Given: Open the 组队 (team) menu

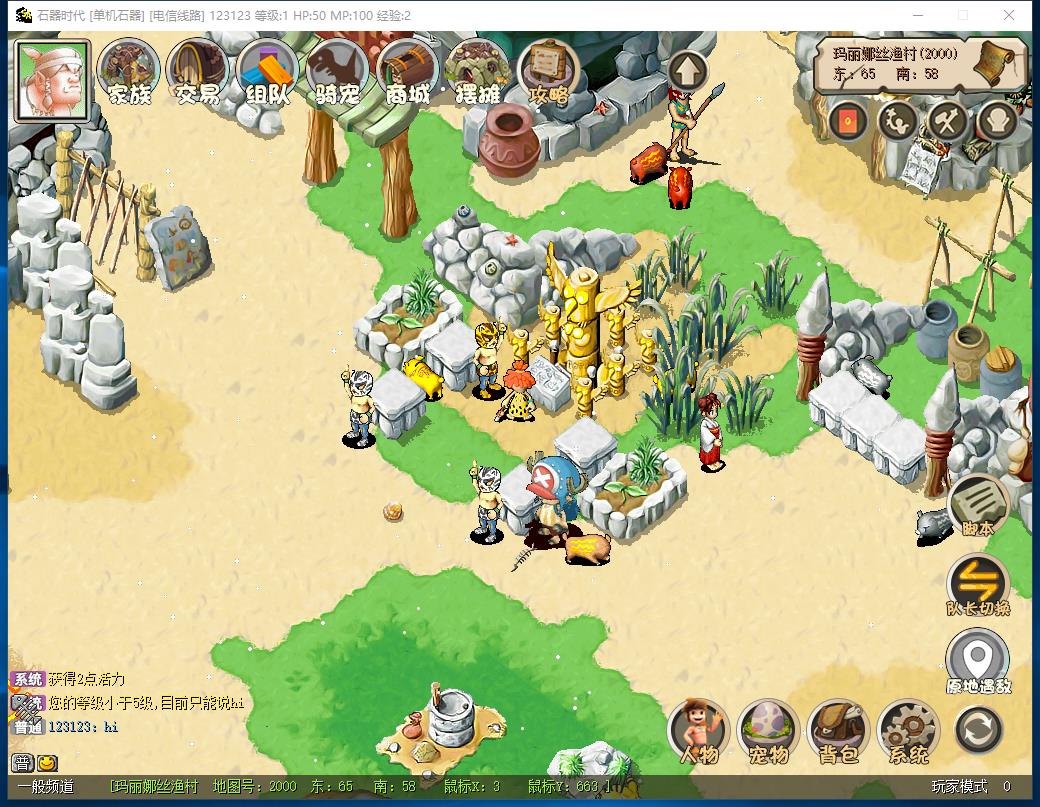Looking at the screenshot, I should click(268, 72).
